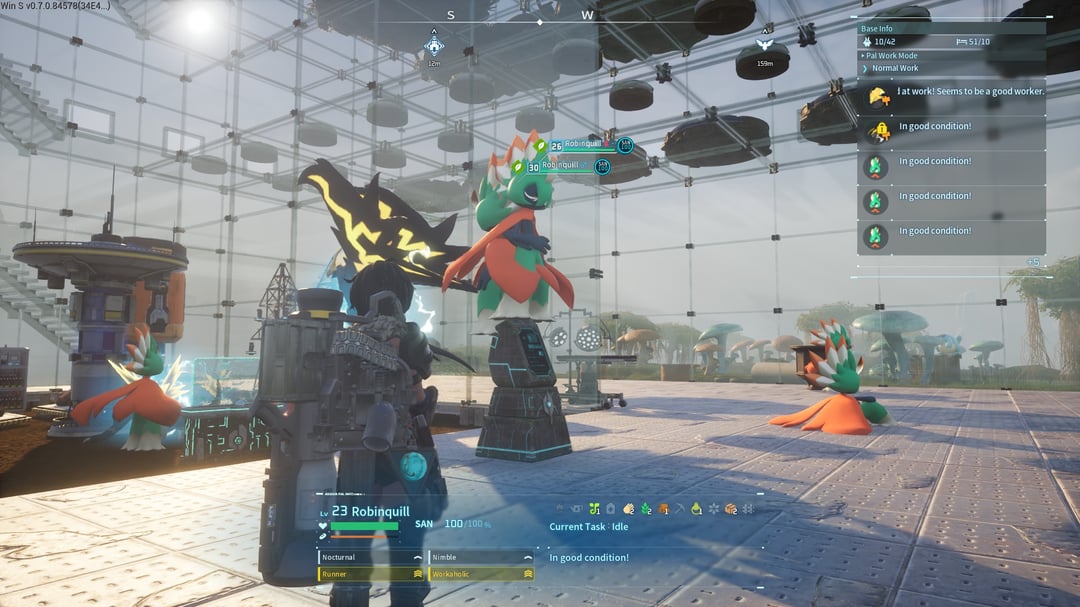1080x607 pixels.
Task: Select the Transporting crate icon
Action: (730, 509)
